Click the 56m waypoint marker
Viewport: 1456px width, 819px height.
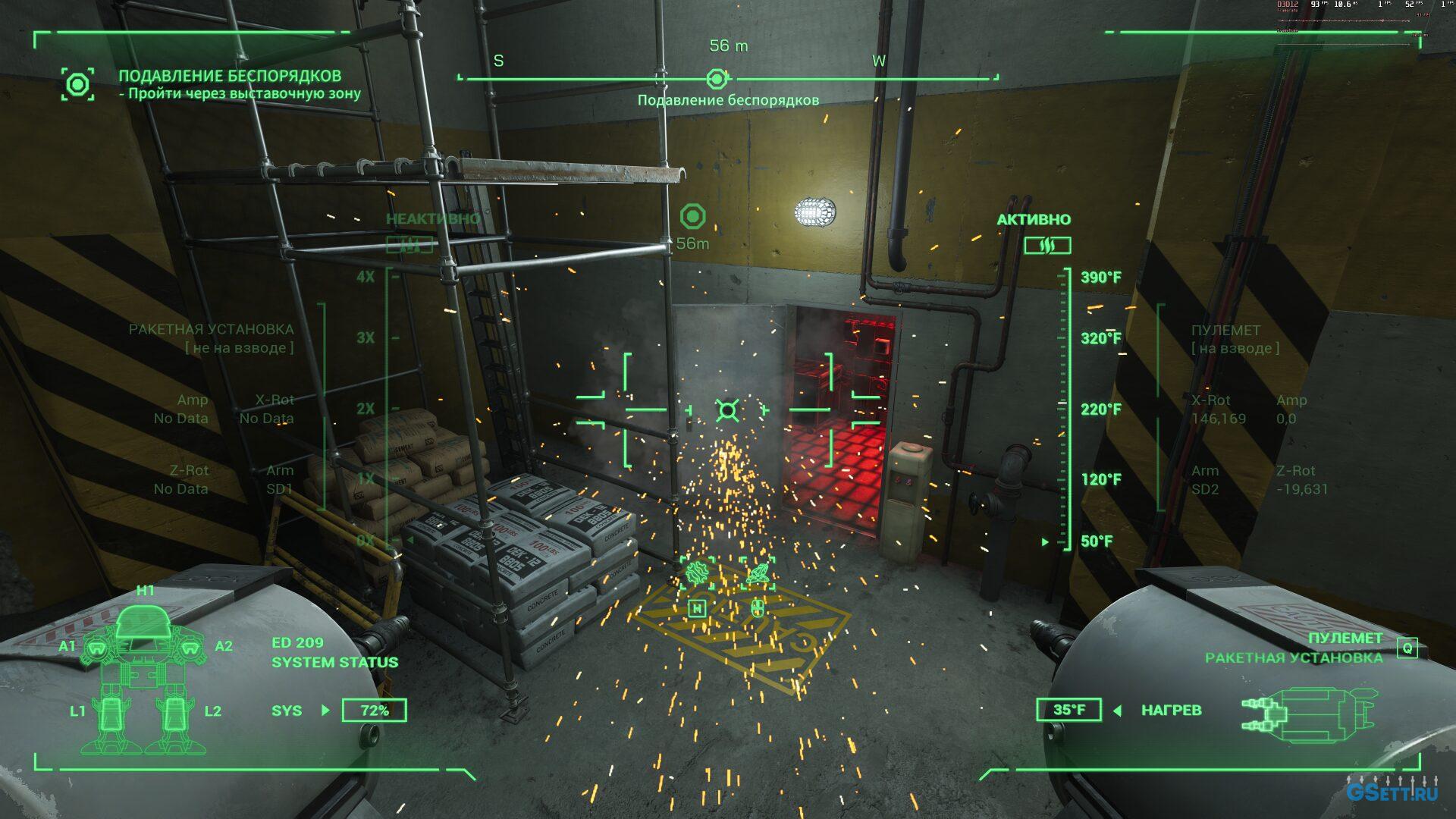[x=692, y=217]
